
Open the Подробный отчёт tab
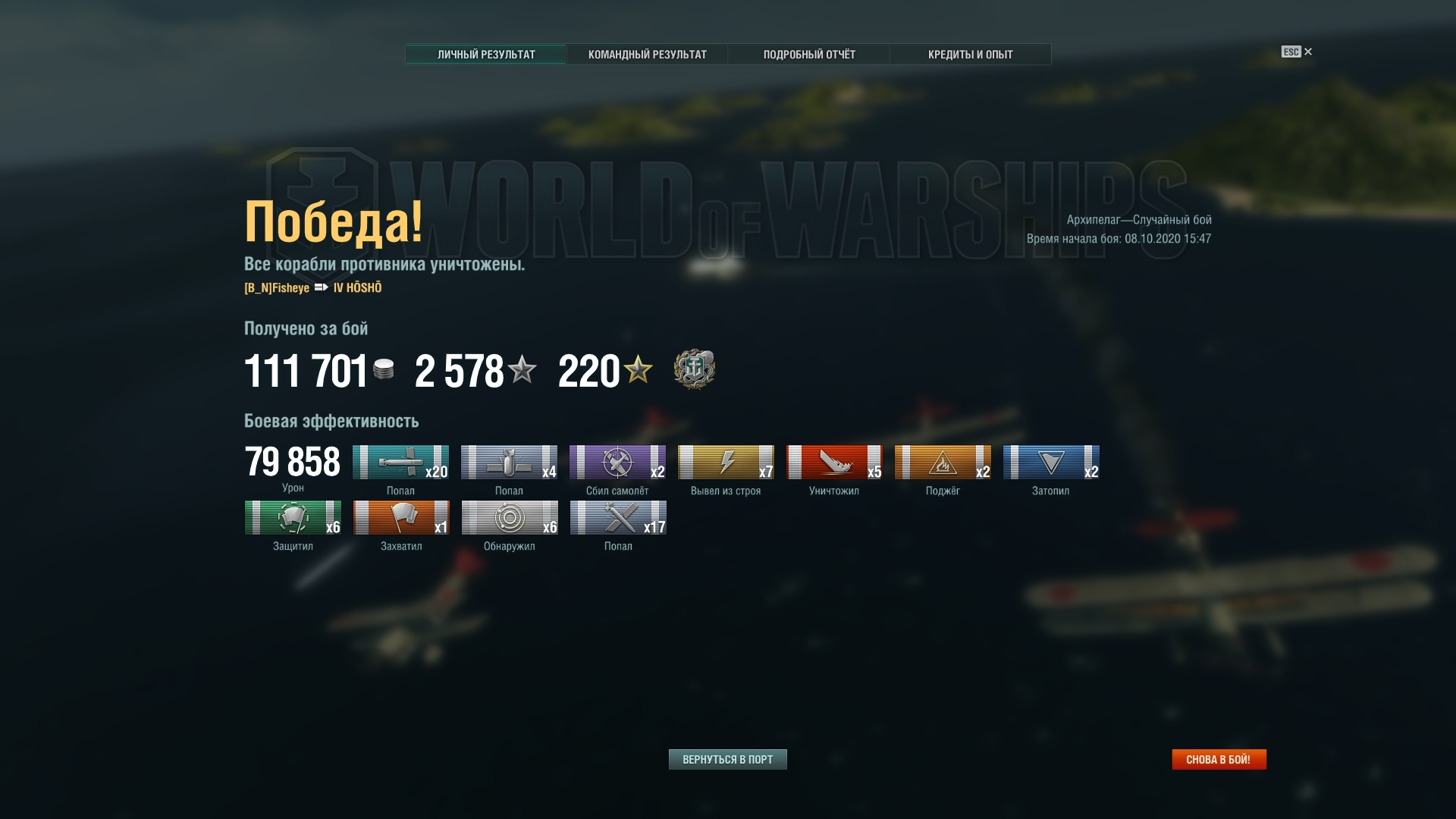point(809,55)
